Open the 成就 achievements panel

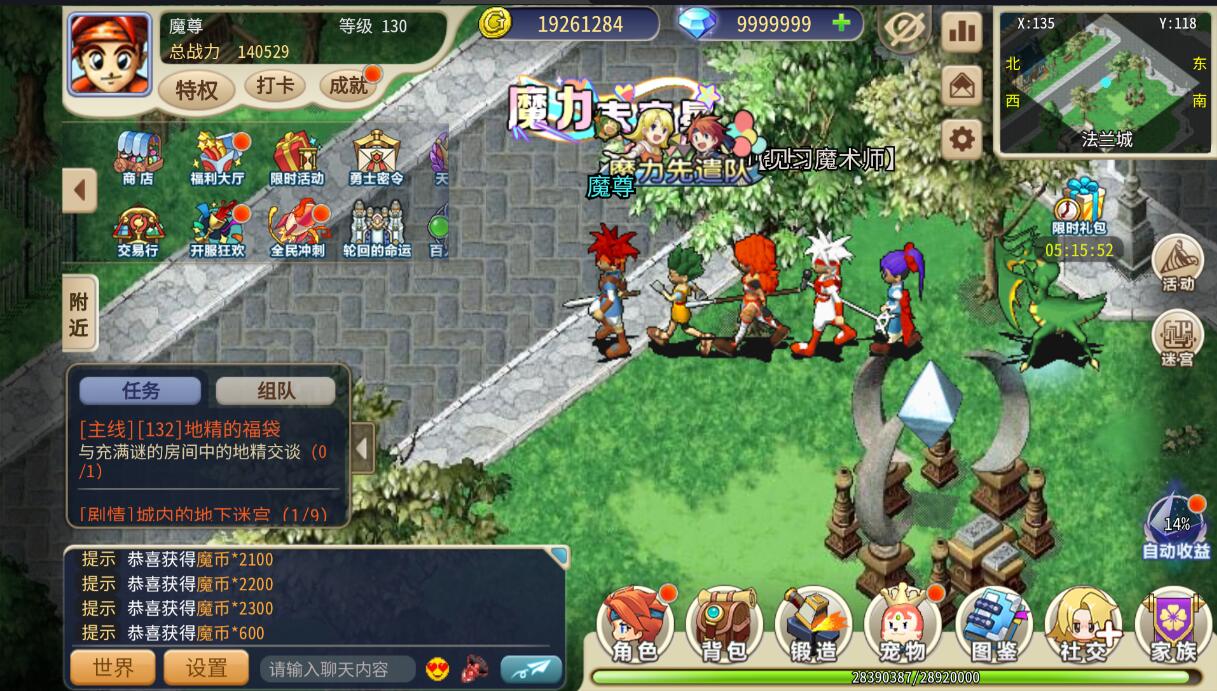click(348, 86)
